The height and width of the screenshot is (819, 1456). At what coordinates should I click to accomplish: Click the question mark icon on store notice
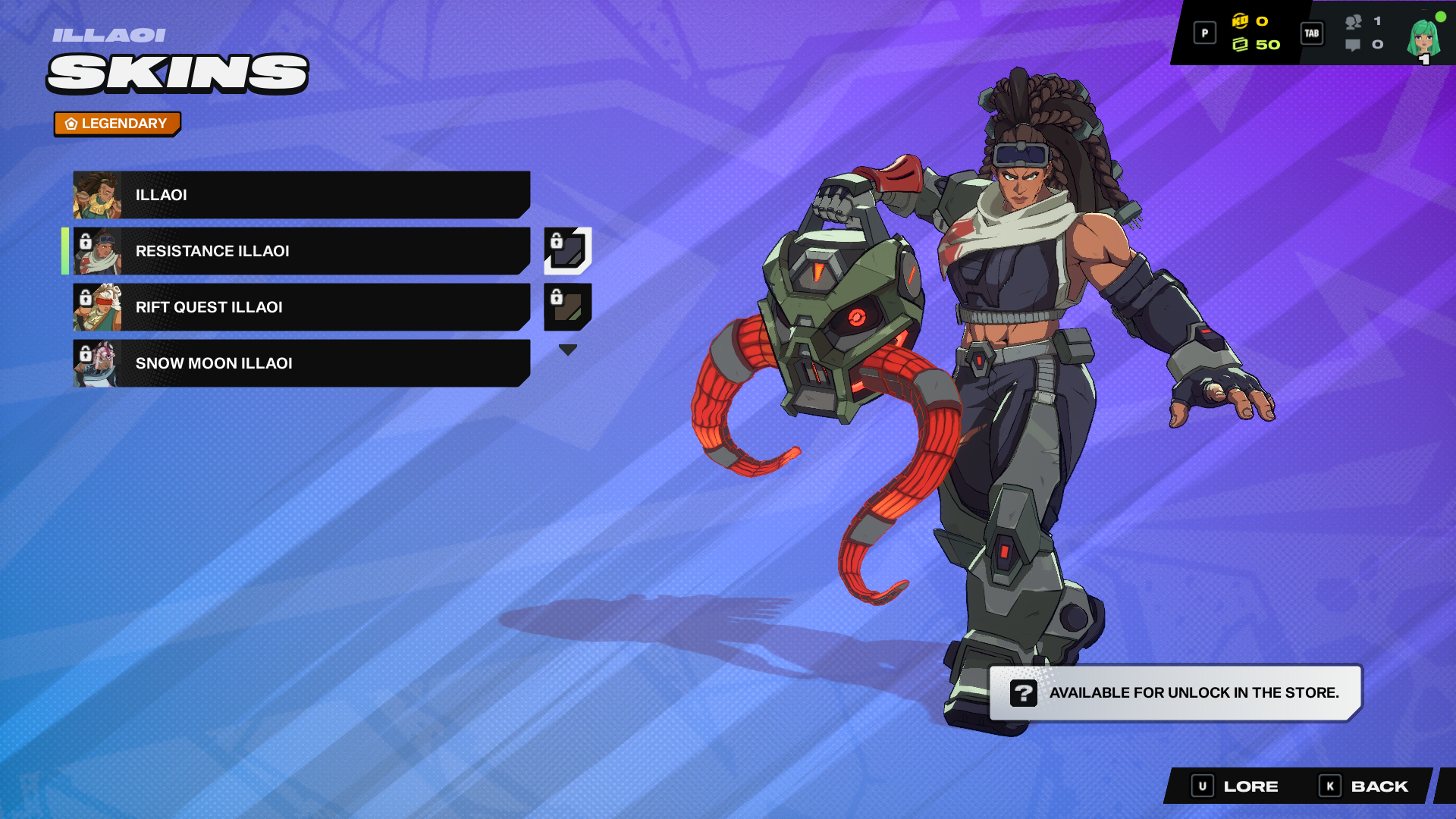pos(1025,692)
